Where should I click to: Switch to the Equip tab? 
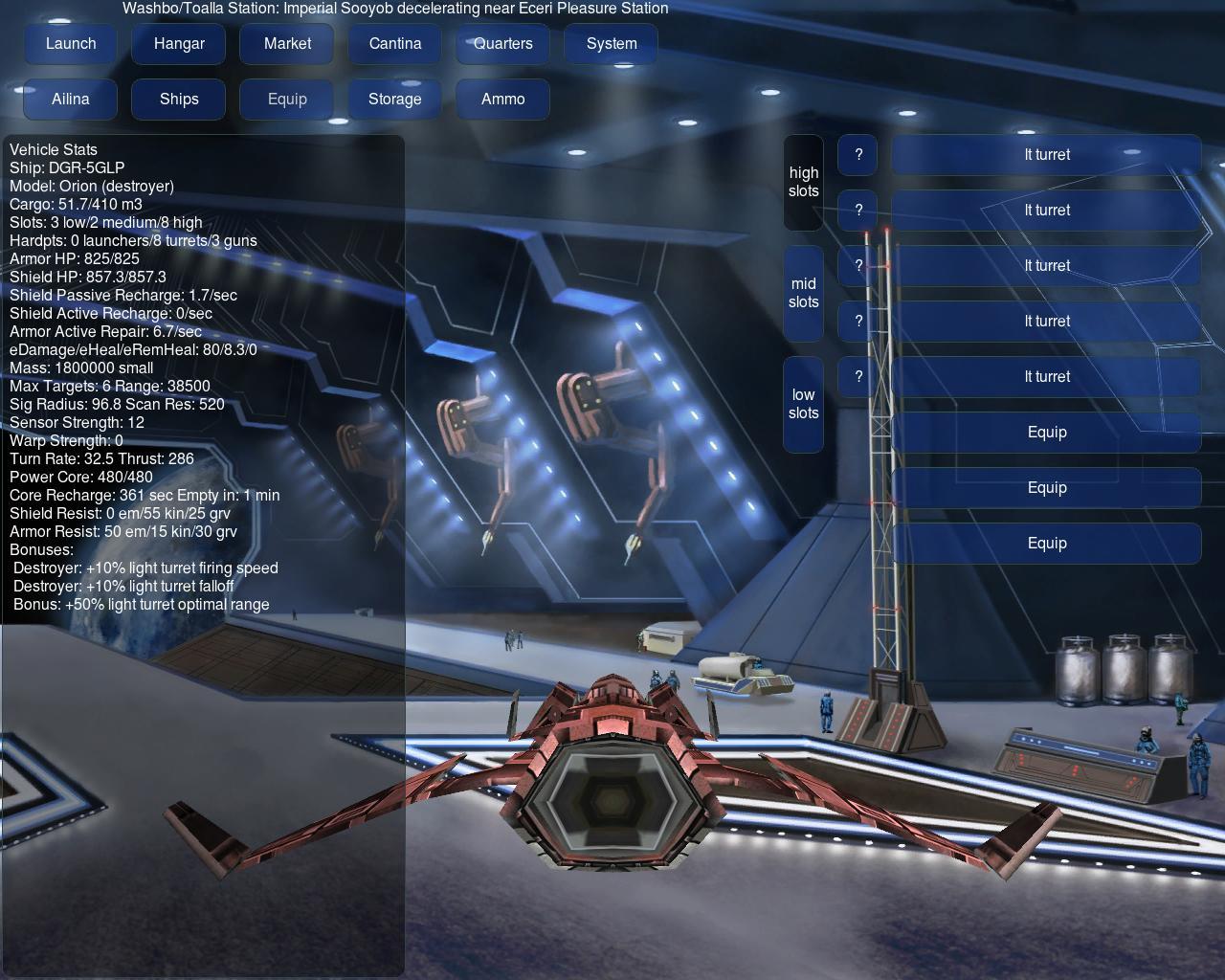287,100
